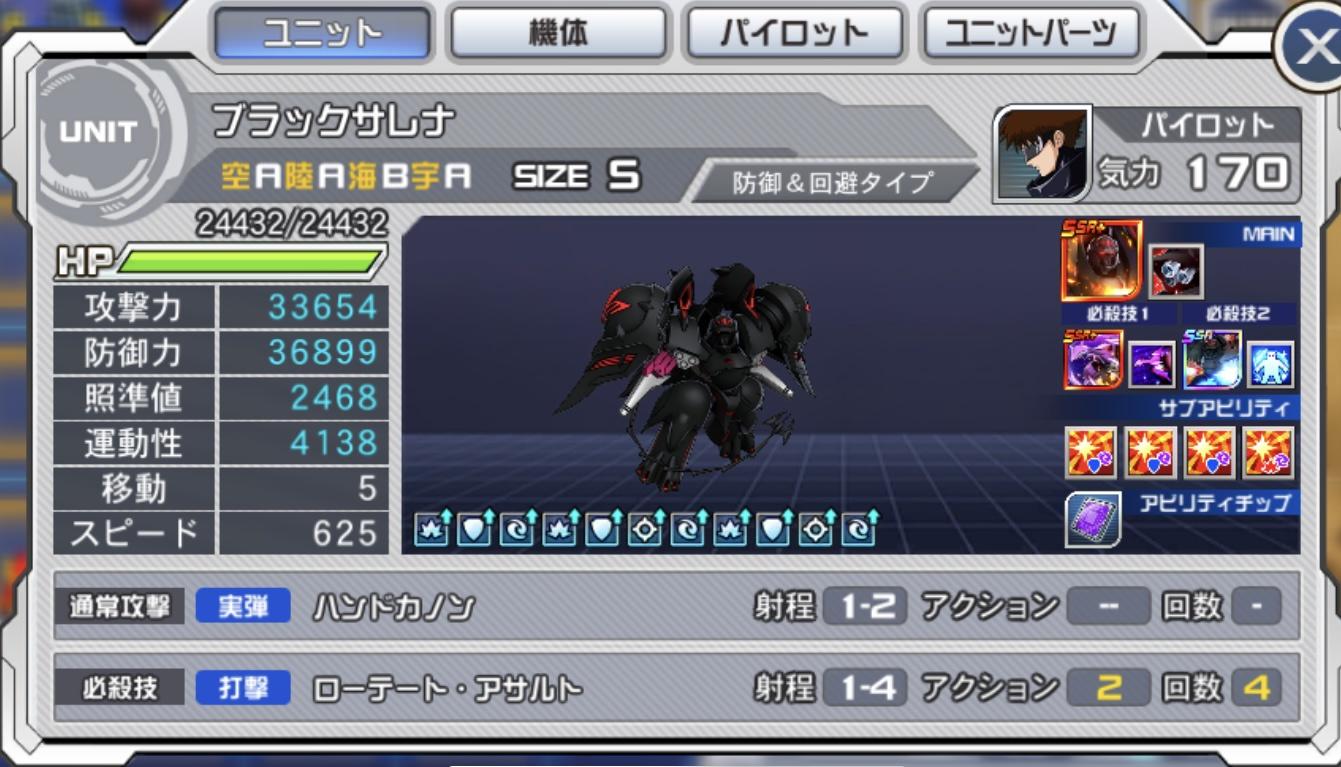The height and width of the screenshot is (767, 1341).
Task: Open the purple ability chip icon
Action: 1092,519
